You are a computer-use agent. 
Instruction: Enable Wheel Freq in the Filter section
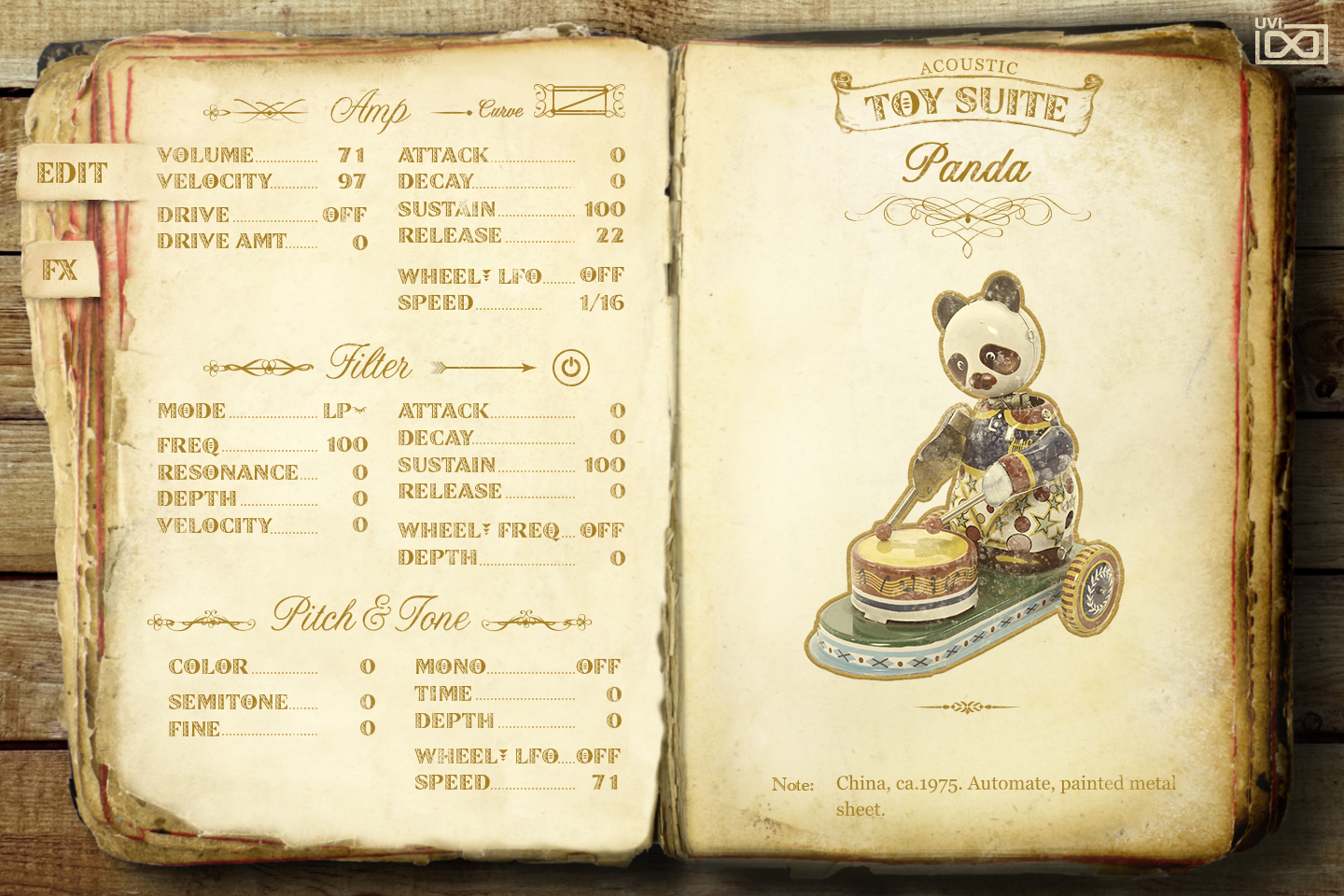click(602, 529)
